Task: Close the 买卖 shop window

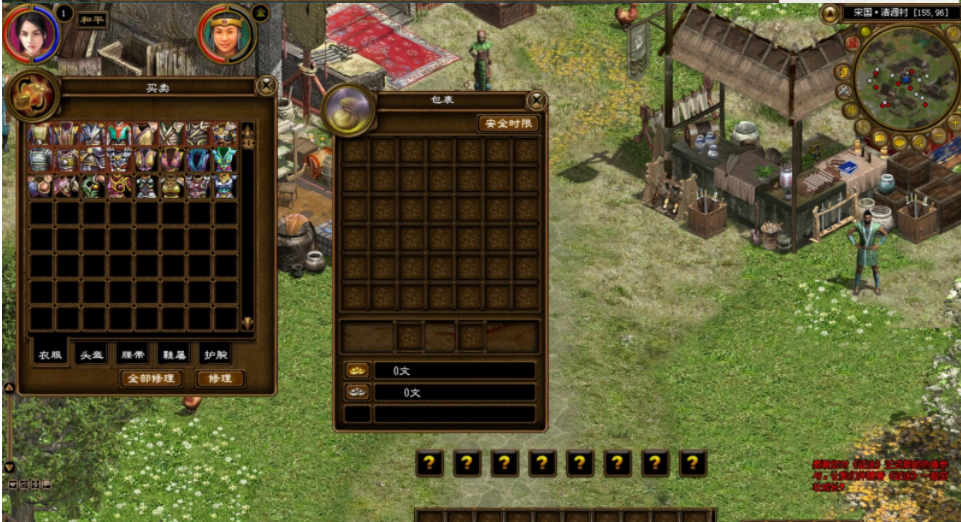Action: point(266,86)
